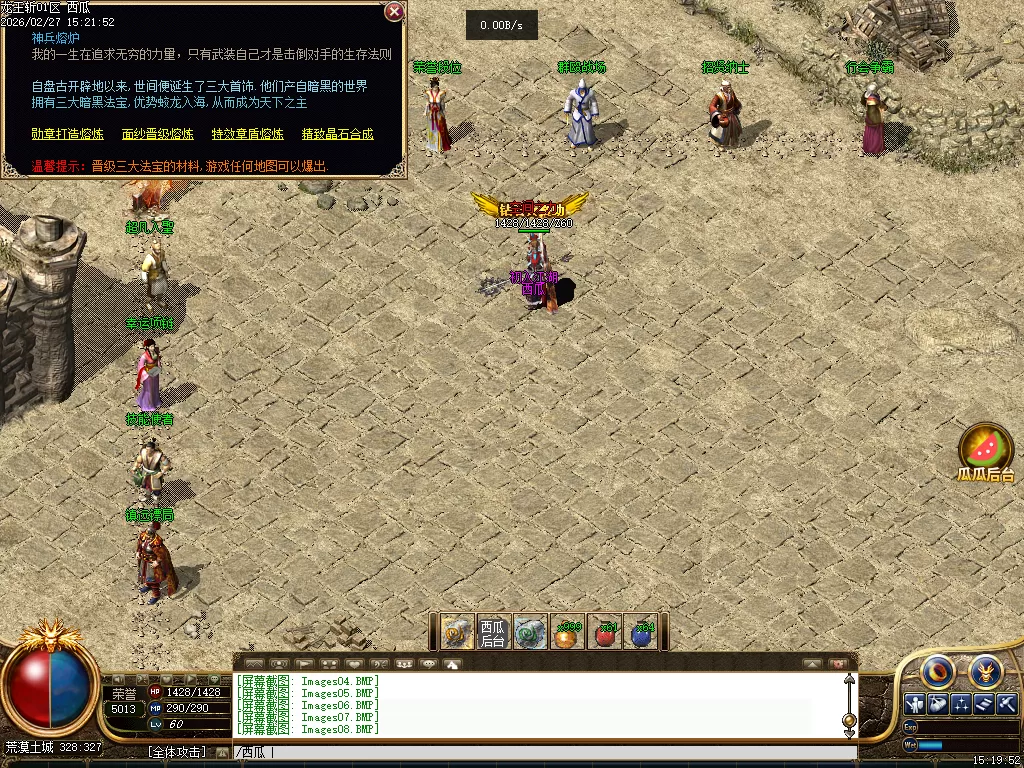Screen dimensions: 1024x768
Task: Use the green spiral scroll hotbar item
Action: [x=530, y=633]
